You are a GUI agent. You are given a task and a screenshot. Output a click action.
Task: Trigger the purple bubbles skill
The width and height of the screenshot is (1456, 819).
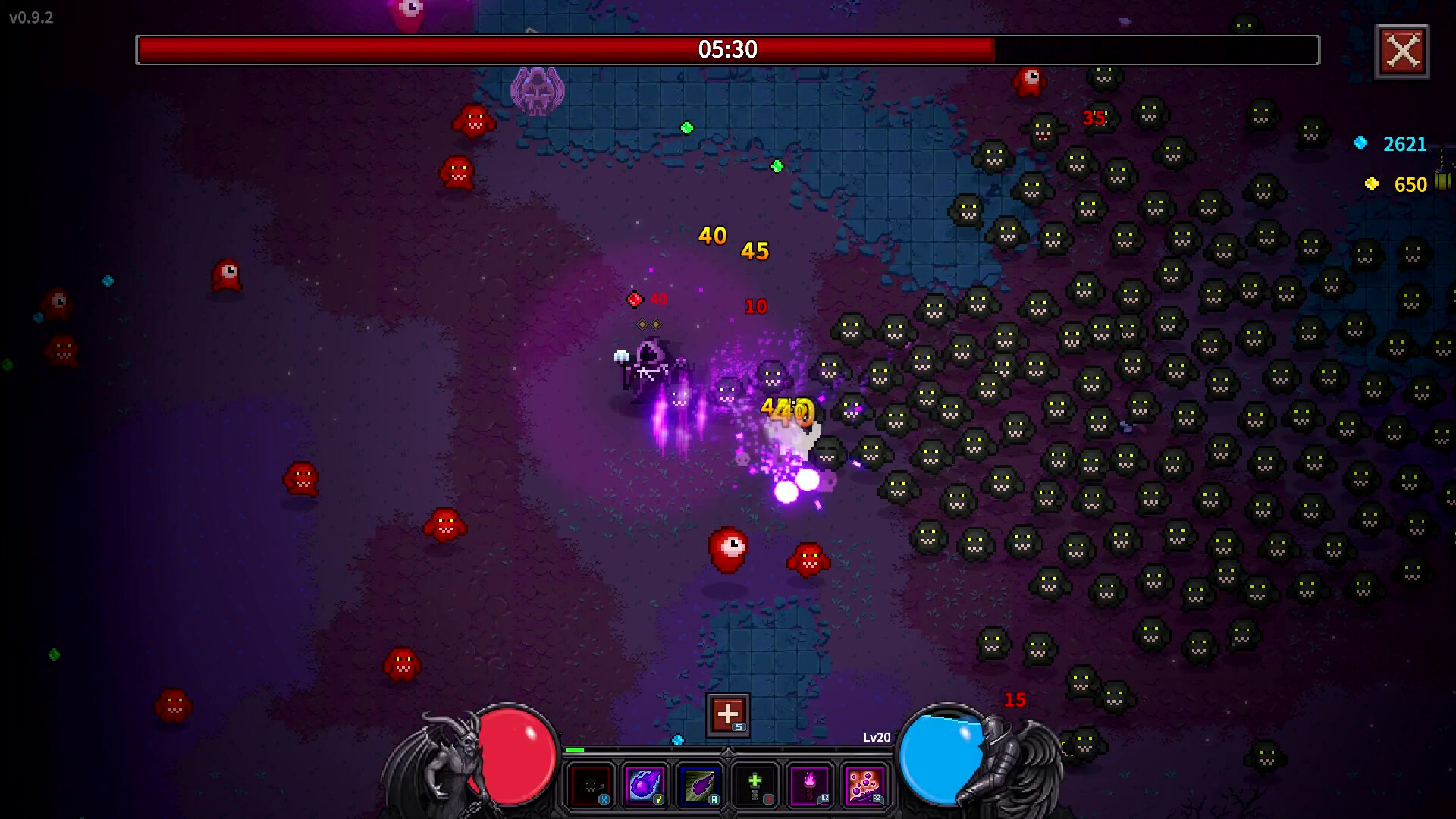864,785
